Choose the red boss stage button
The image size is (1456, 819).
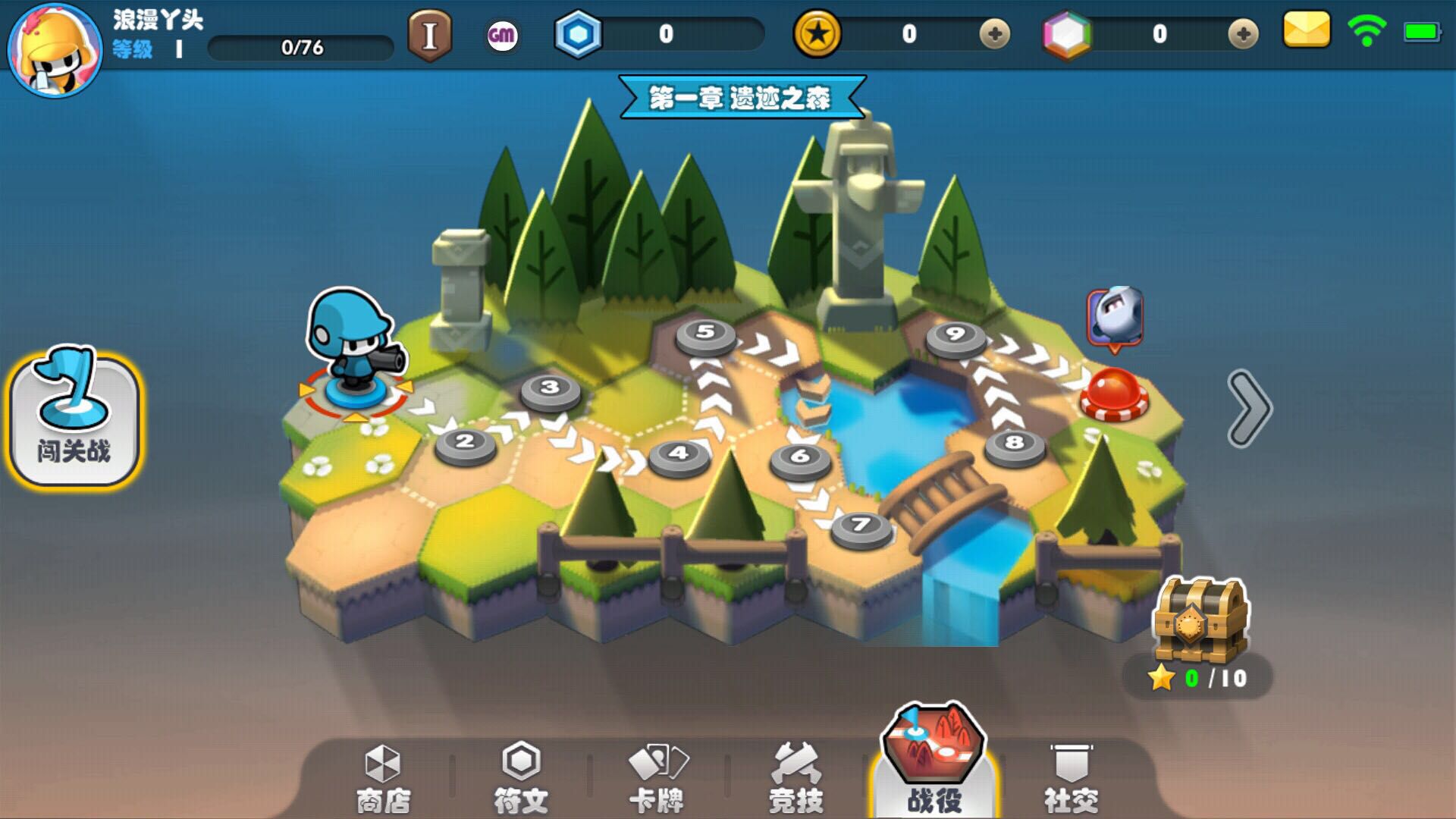[x=1113, y=393]
